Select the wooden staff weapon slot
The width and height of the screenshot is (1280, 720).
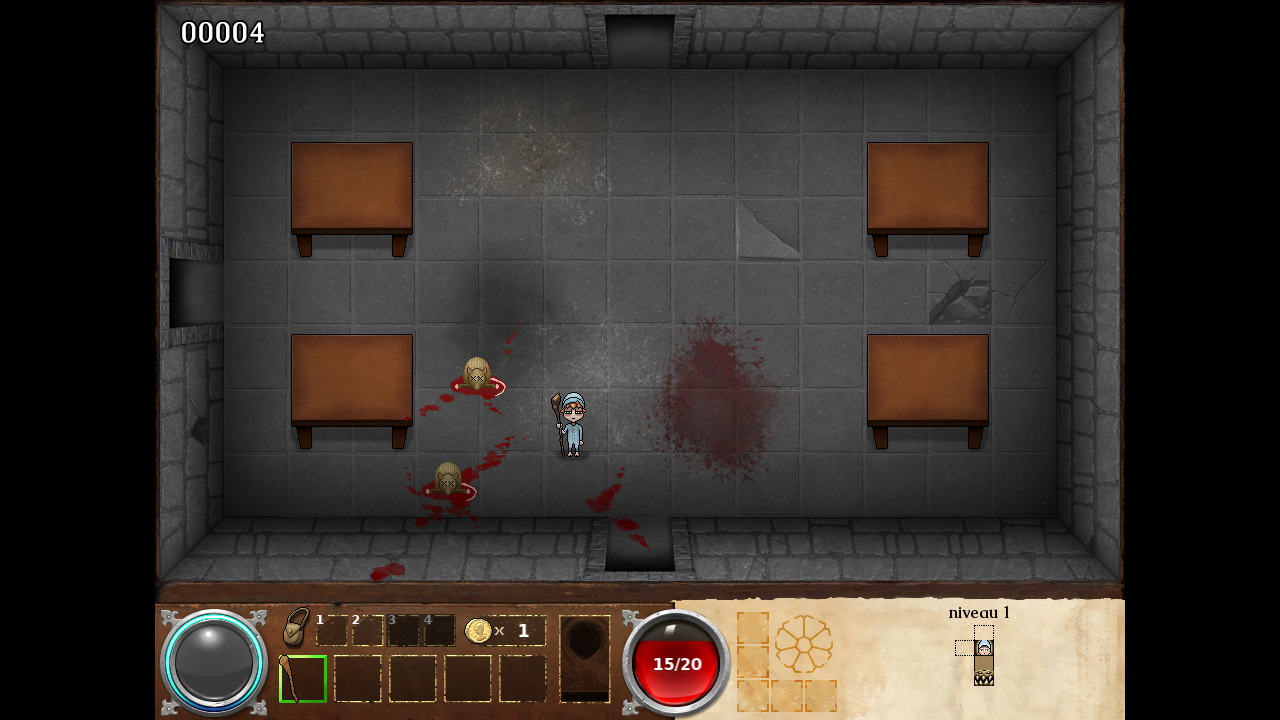point(303,679)
